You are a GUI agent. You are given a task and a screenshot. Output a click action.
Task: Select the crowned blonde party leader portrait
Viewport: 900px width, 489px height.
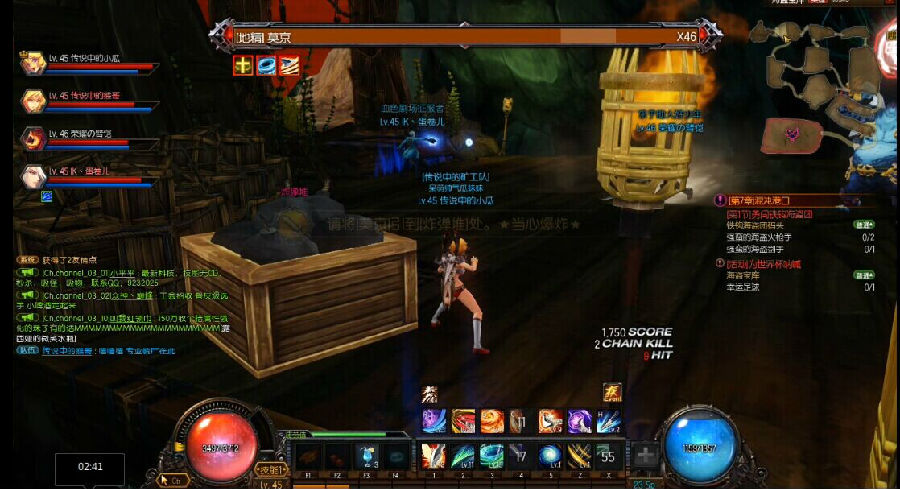point(31,62)
